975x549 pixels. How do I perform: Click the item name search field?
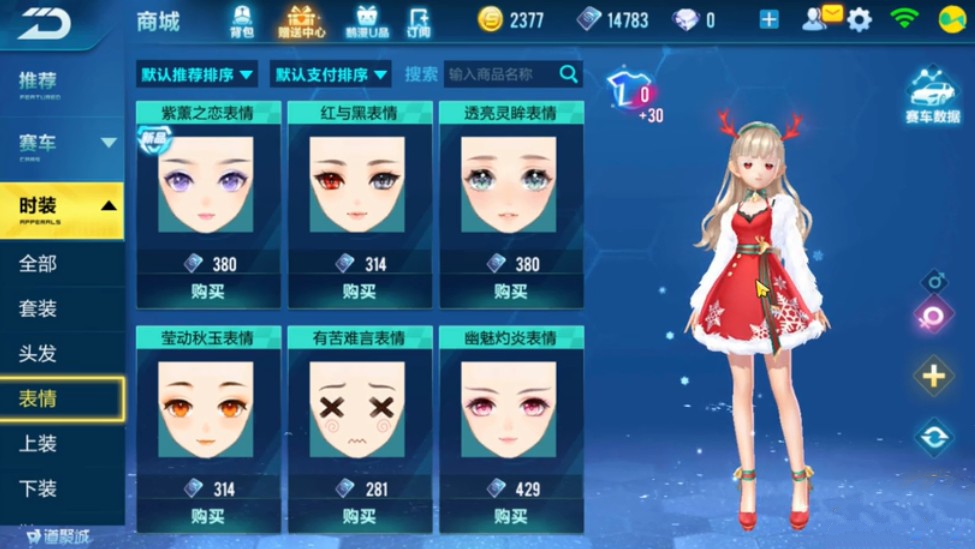502,74
